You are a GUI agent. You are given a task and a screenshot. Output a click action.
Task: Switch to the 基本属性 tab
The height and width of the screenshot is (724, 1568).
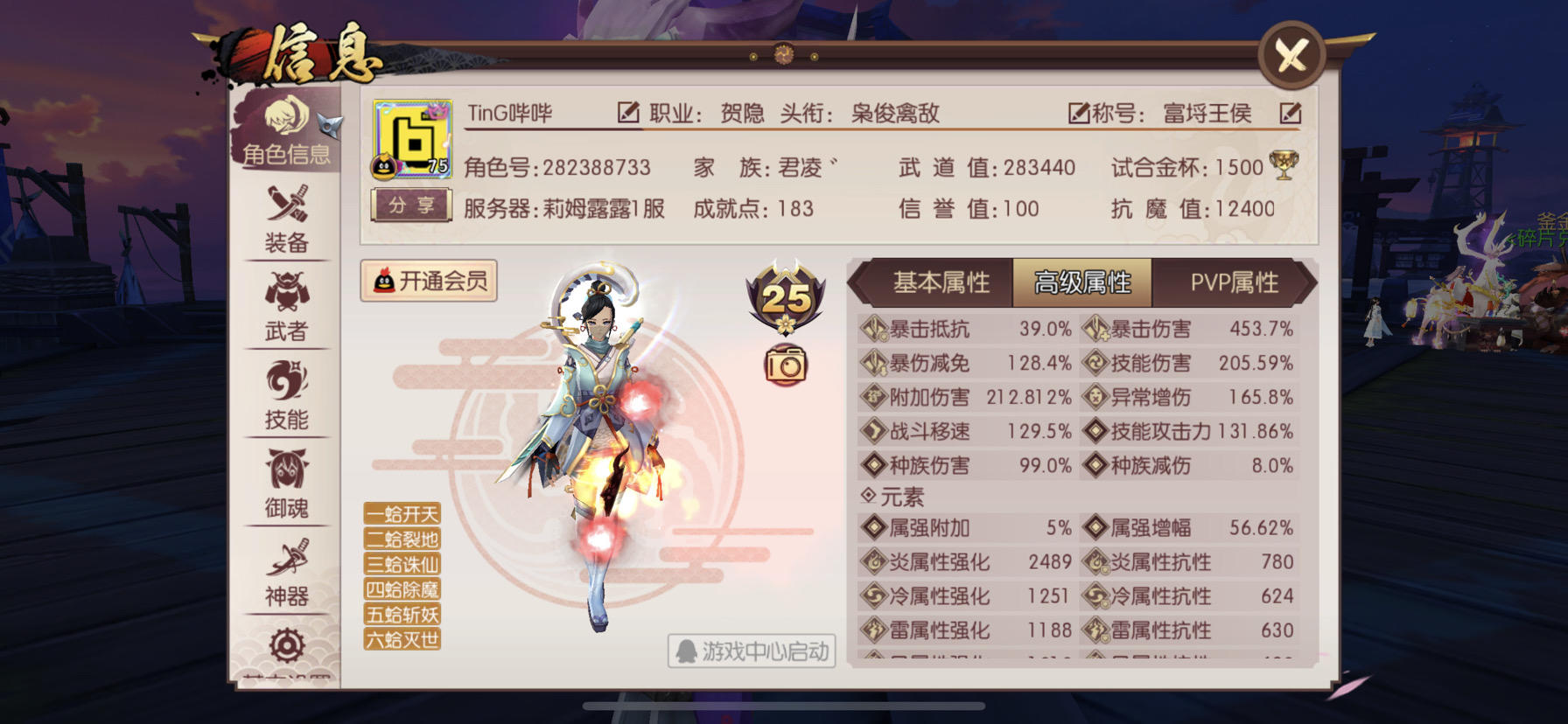940,282
